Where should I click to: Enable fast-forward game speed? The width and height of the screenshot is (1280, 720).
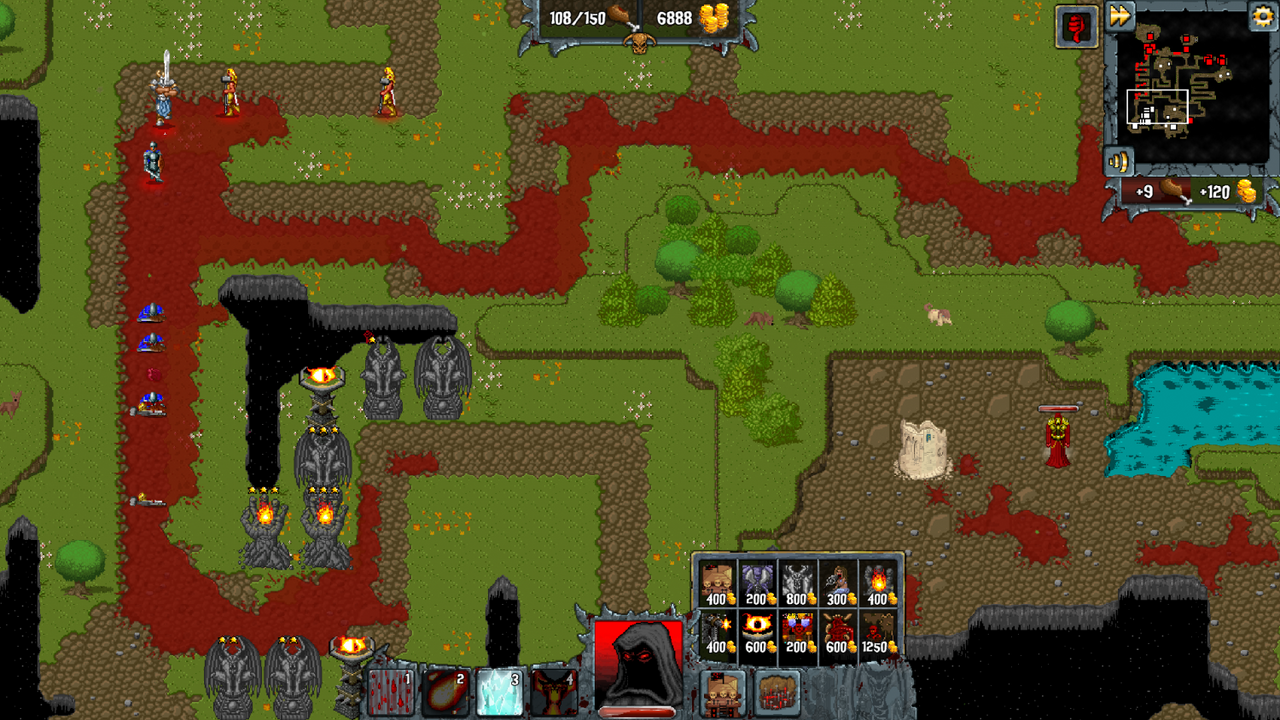1118,16
